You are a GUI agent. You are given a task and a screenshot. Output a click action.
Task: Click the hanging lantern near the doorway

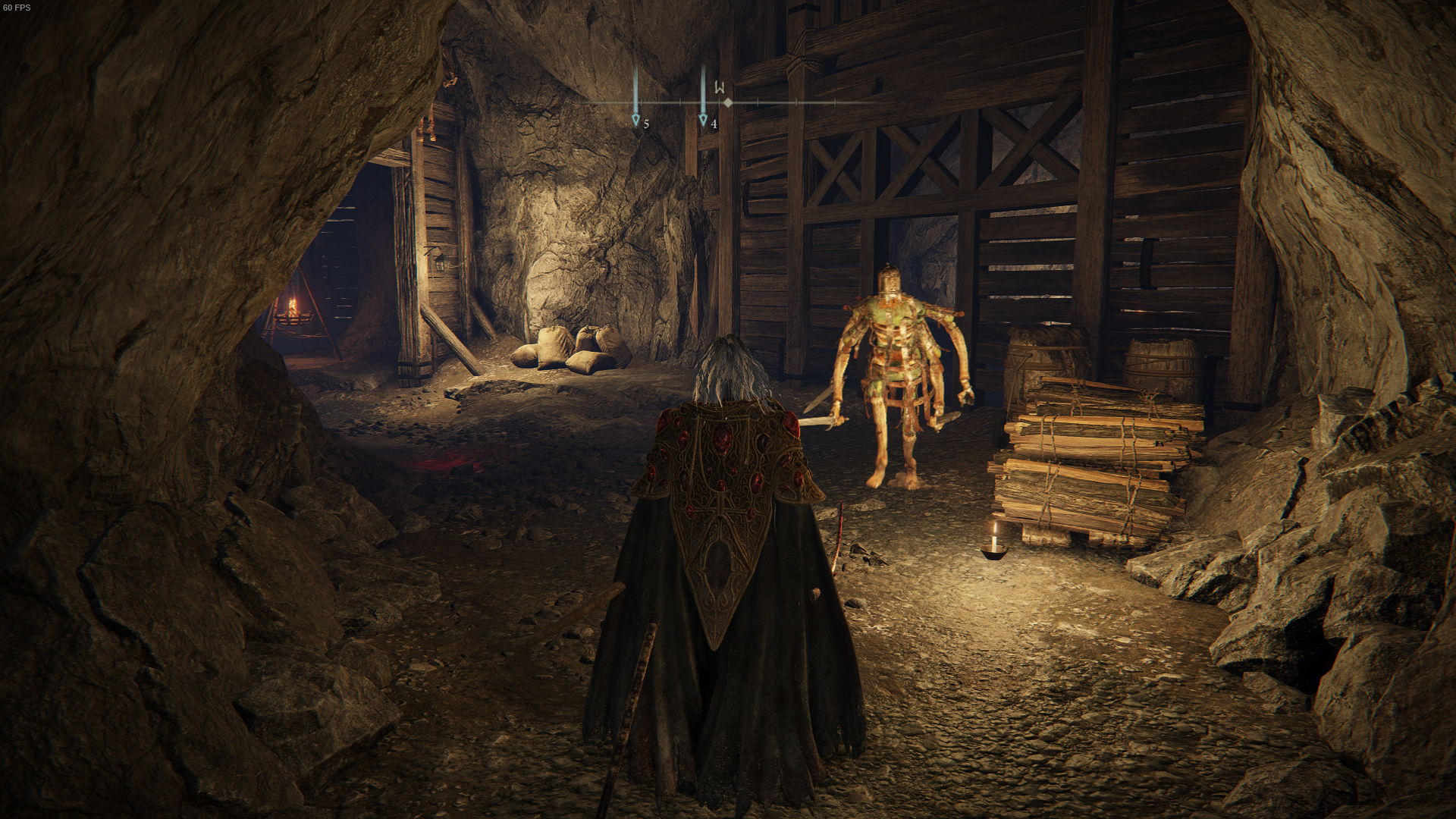pos(440,262)
